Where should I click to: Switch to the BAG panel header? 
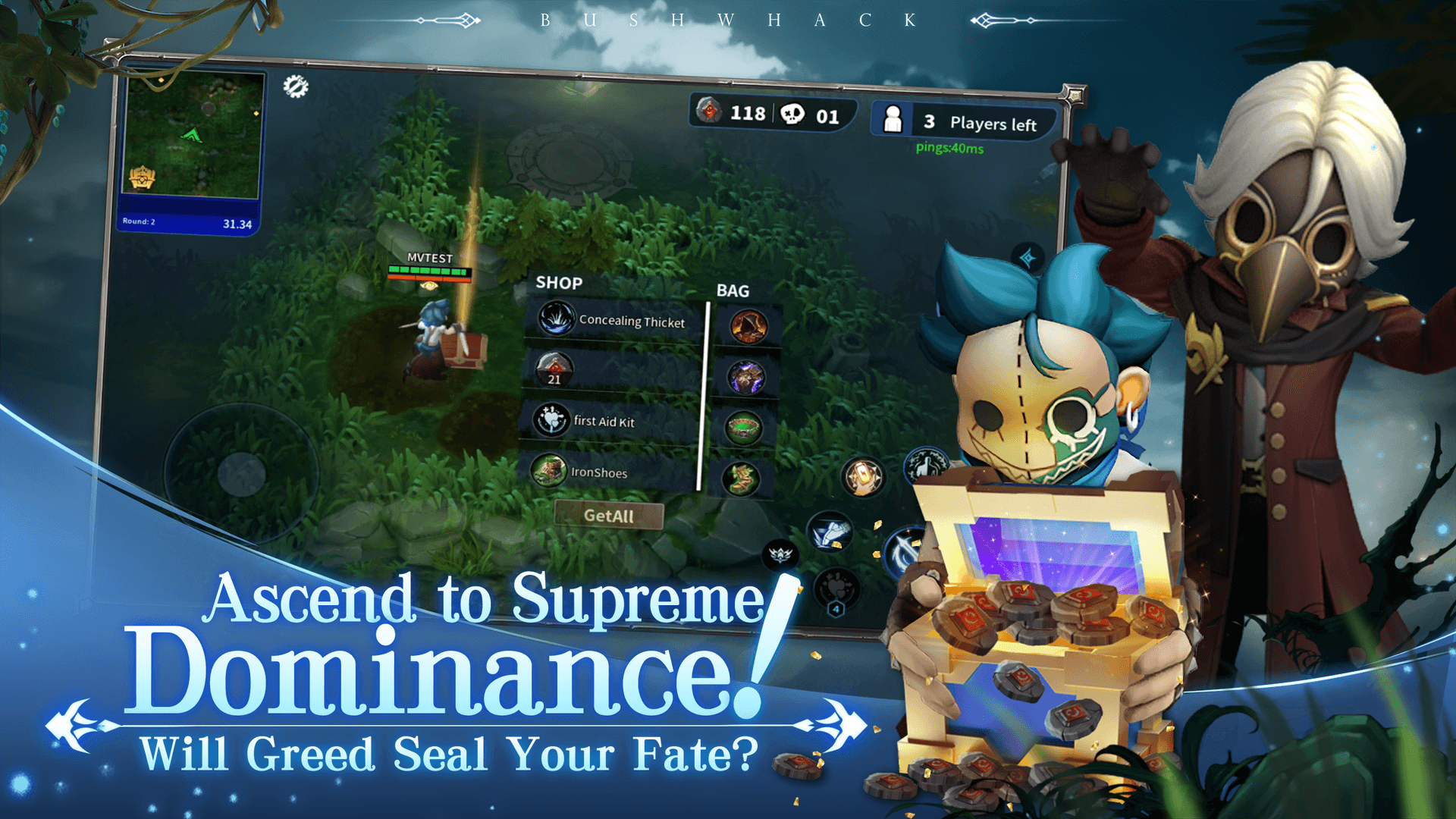(733, 290)
